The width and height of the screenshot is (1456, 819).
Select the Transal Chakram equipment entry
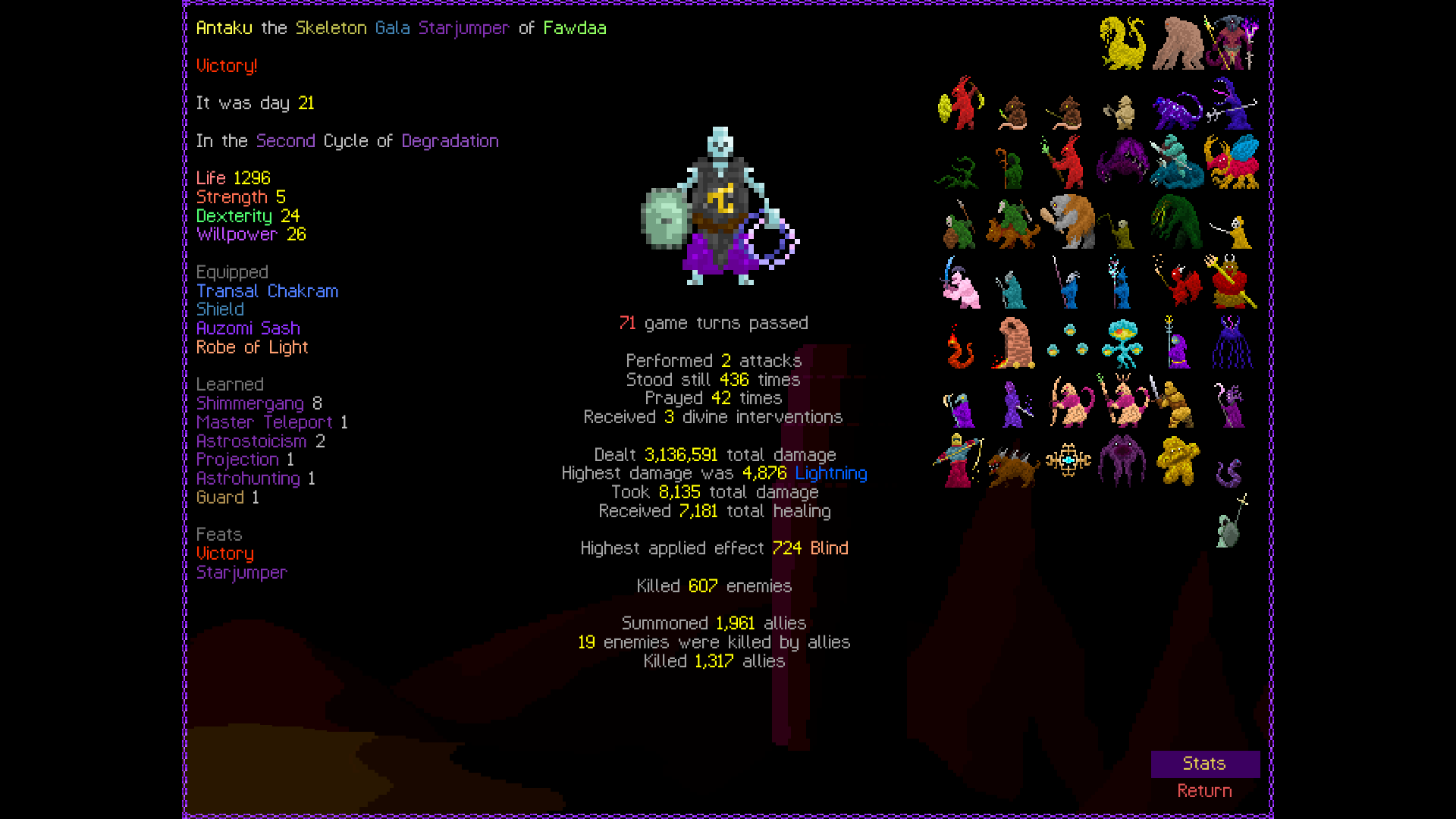pos(267,291)
